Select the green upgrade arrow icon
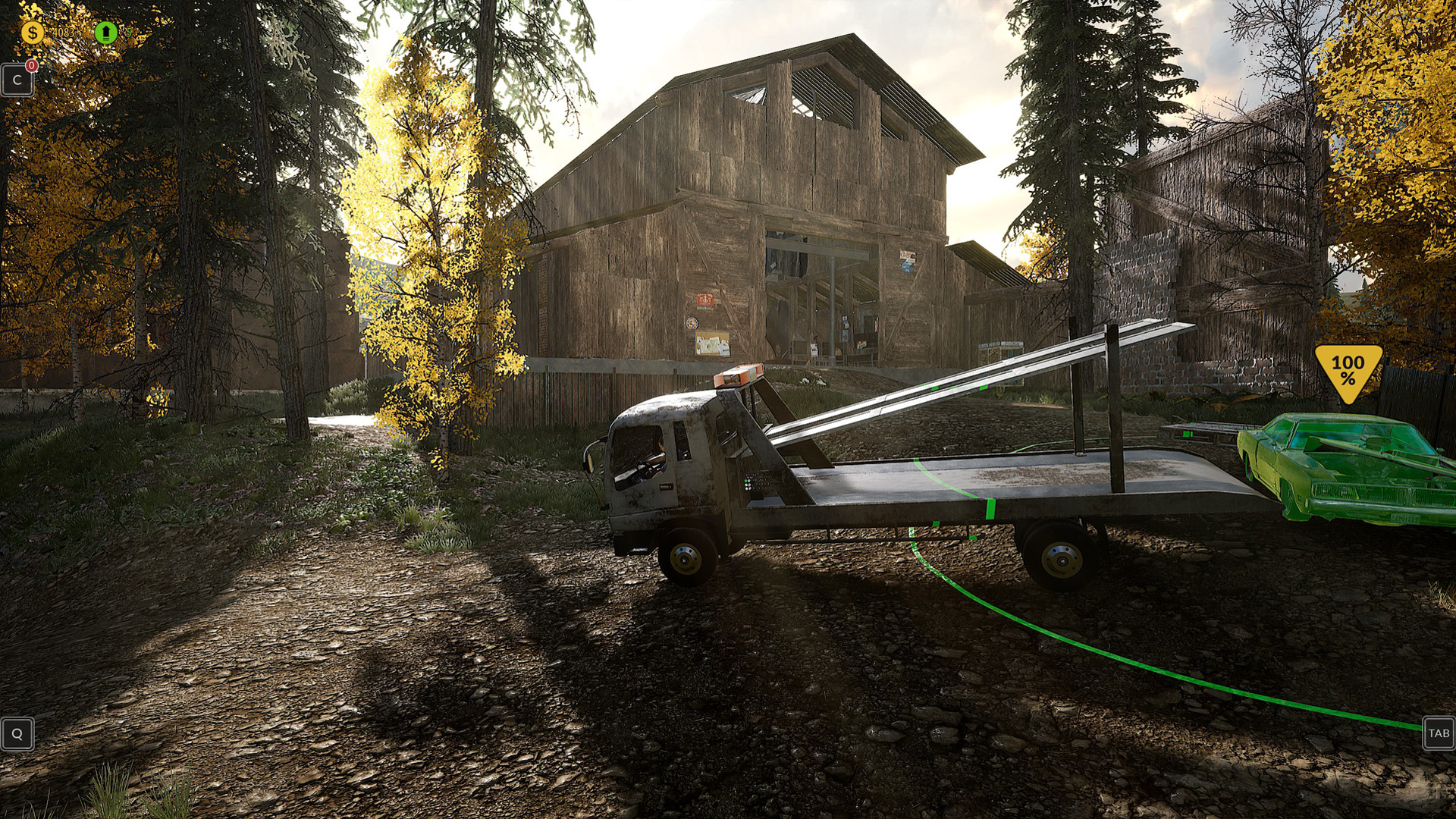 (x=106, y=33)
